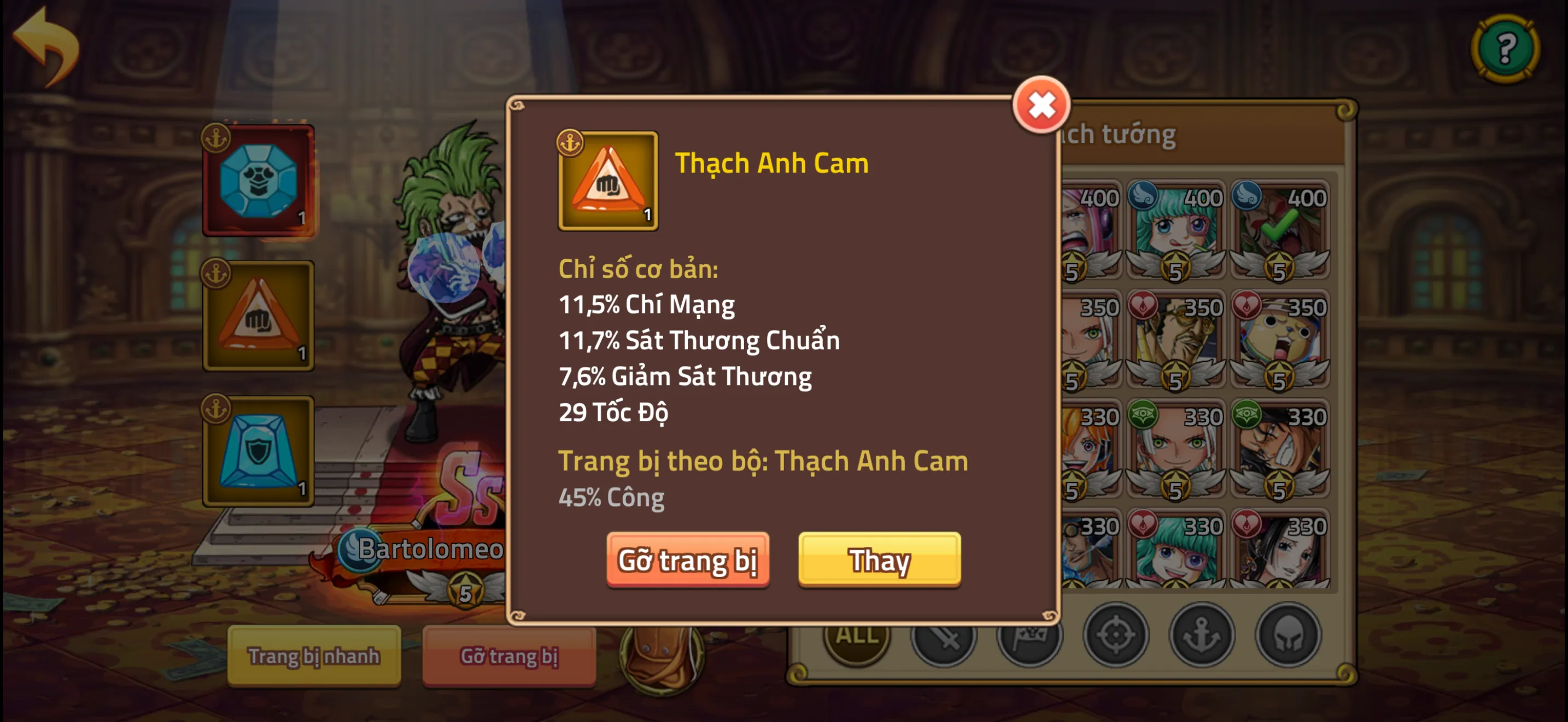Select the equipped blue gem equipment slot
This screenshot has width=1568, height=722.
pos(259,179)
